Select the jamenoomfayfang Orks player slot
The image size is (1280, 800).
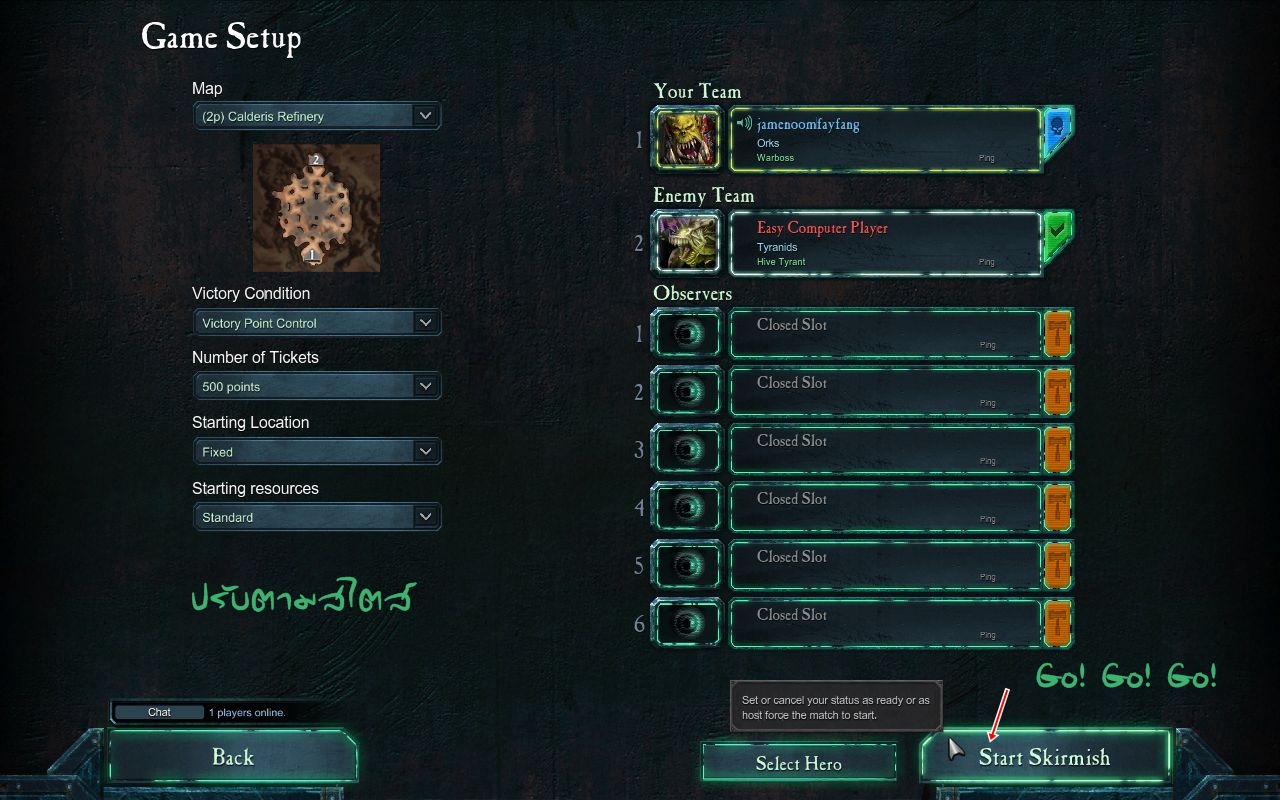pyautogui.click(x=885, y=140)
